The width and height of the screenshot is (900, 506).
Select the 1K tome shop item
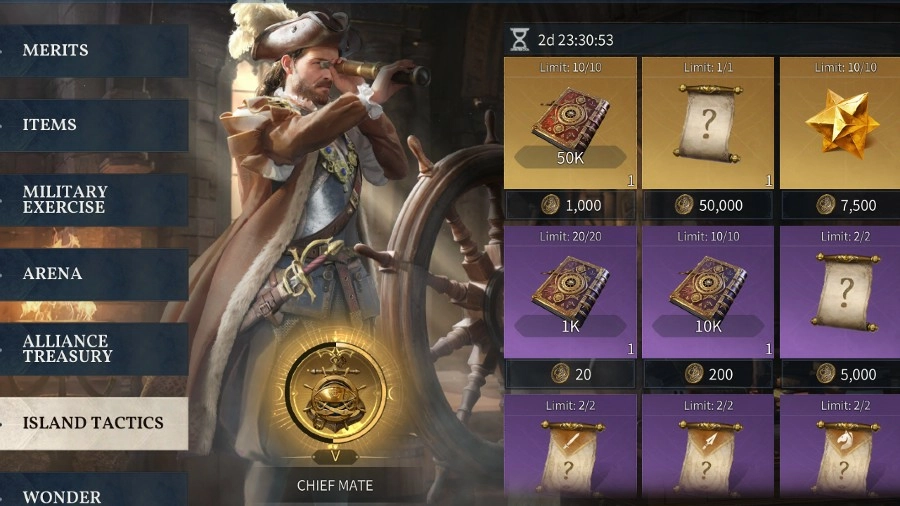click(x=570, y=292)
